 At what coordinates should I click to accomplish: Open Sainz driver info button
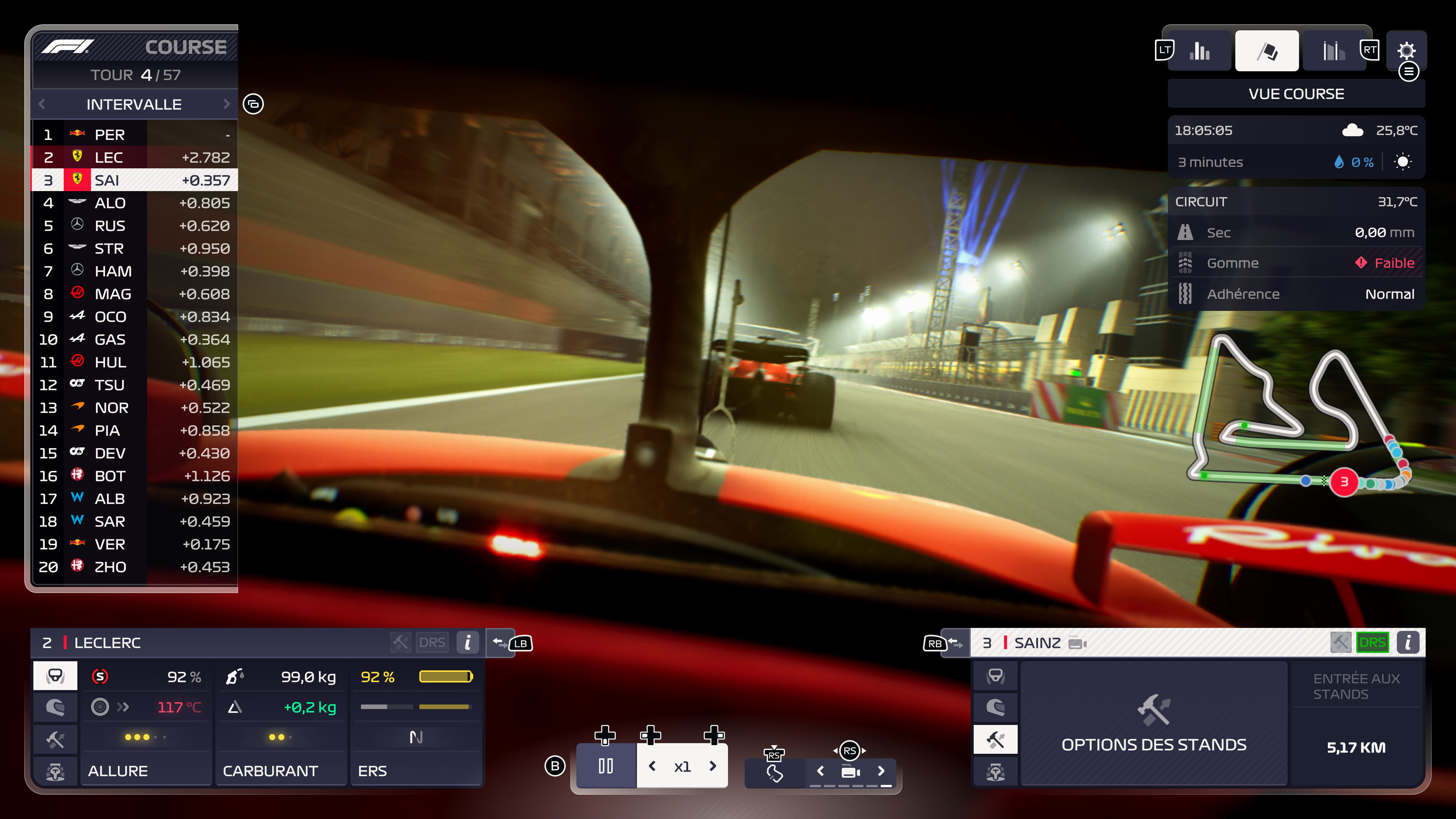1407,643
